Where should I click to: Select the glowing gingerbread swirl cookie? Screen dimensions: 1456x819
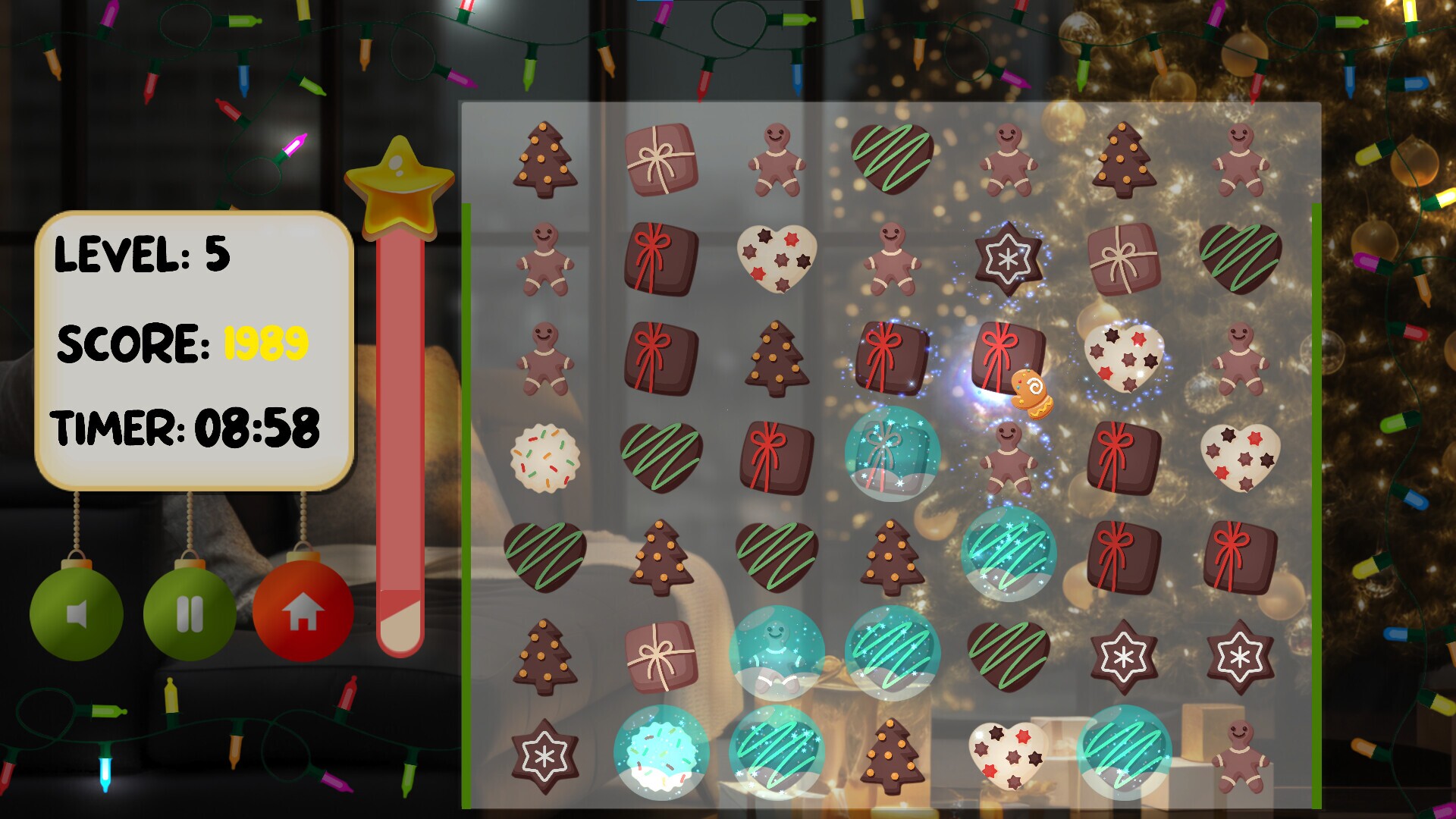pyautogui.click(x=1031, y=391)
